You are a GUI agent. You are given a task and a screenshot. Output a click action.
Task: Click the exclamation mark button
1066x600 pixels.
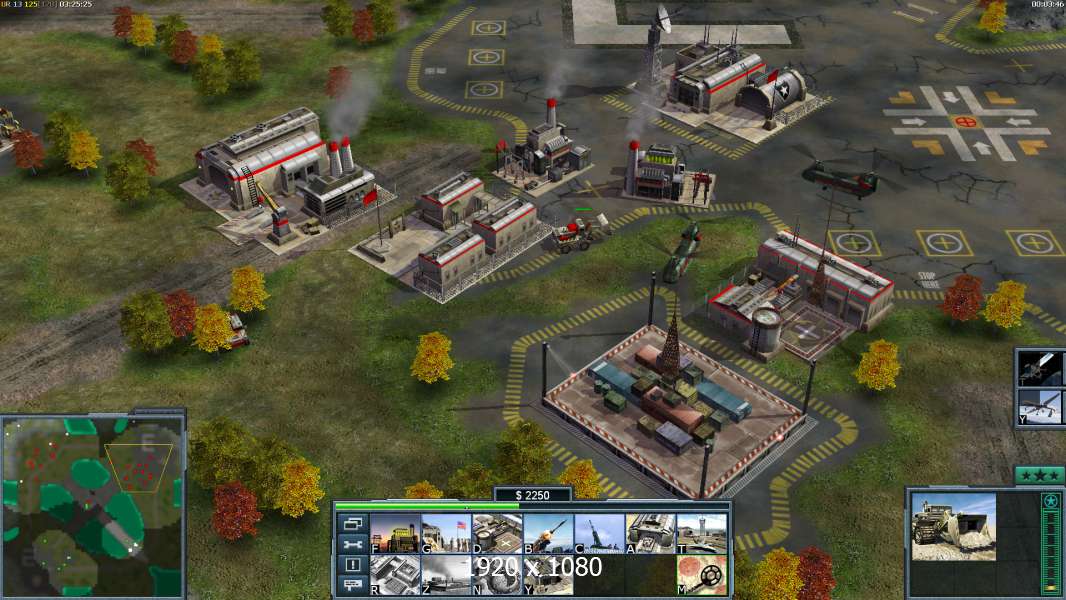point(353,565)
